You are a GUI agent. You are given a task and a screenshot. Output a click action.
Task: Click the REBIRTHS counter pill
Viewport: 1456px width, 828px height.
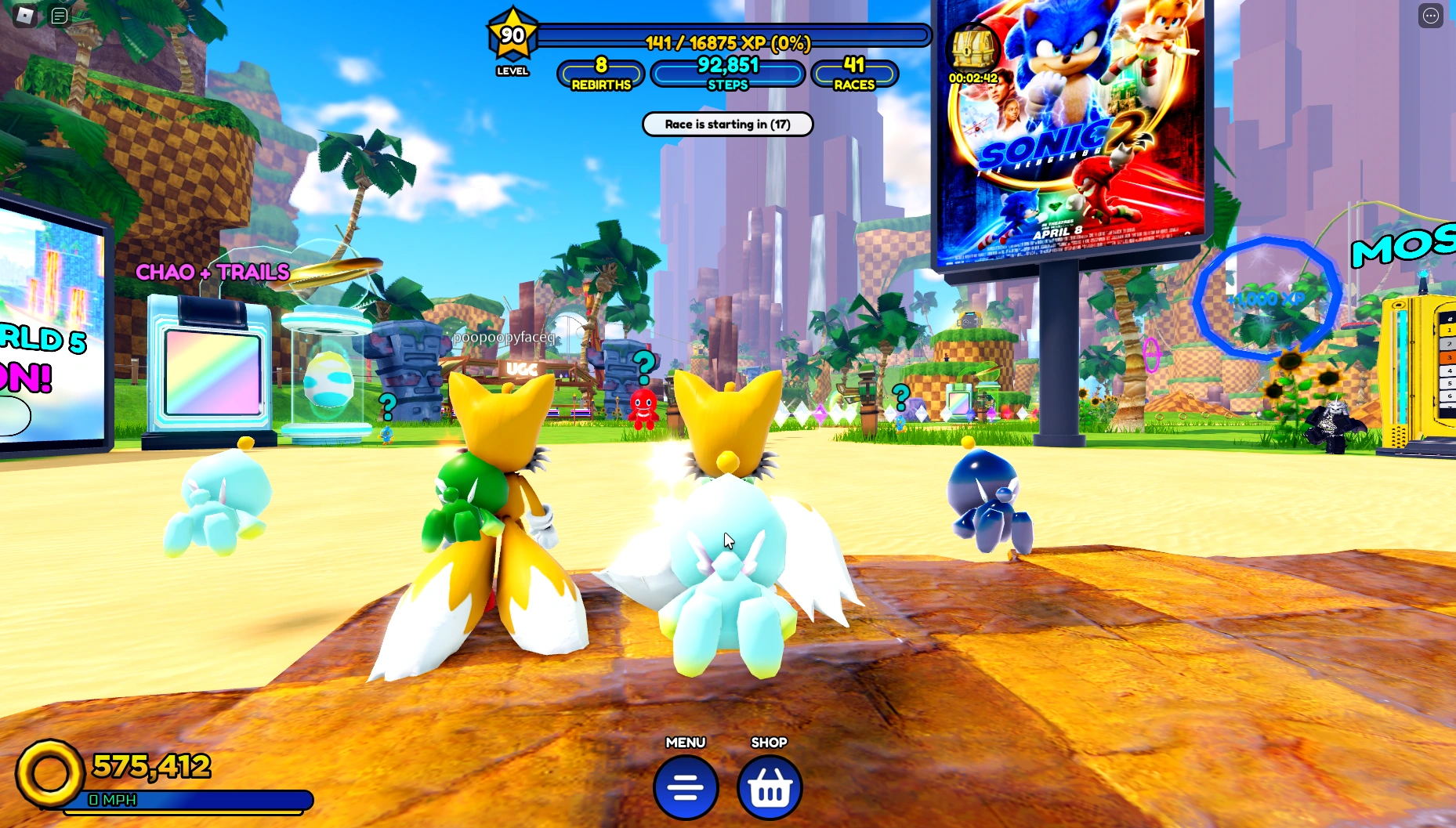tap(600, 74)
